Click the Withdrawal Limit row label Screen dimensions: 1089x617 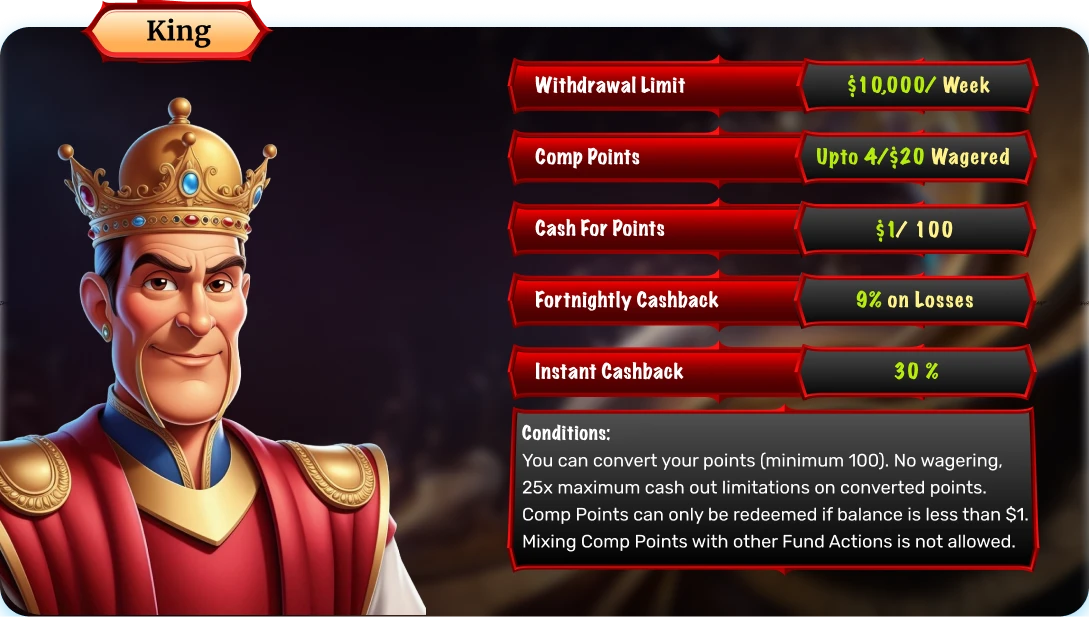[x=610, y=85]
